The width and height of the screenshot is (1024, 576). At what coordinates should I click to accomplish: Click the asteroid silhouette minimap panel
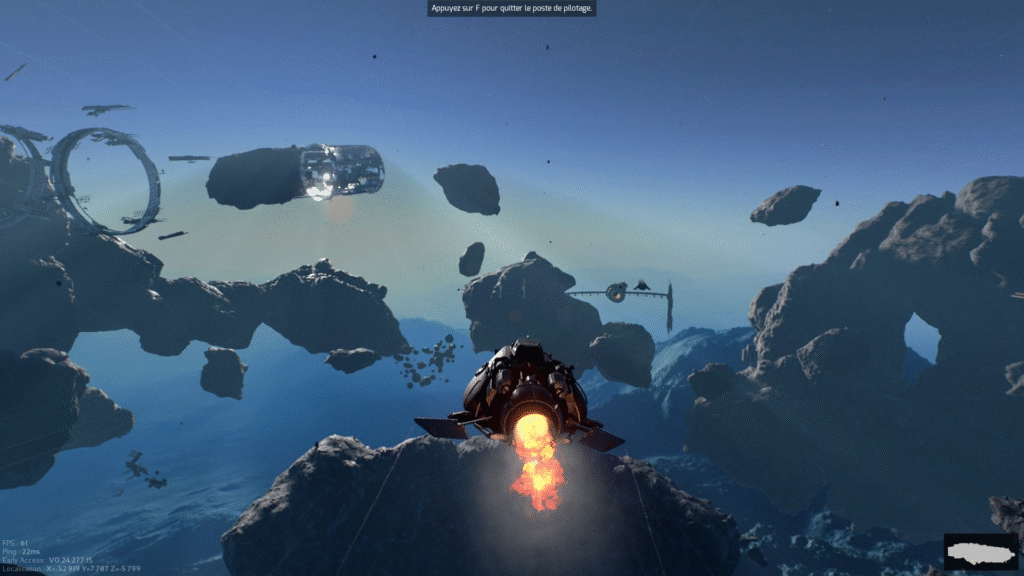tap(980, 552)
